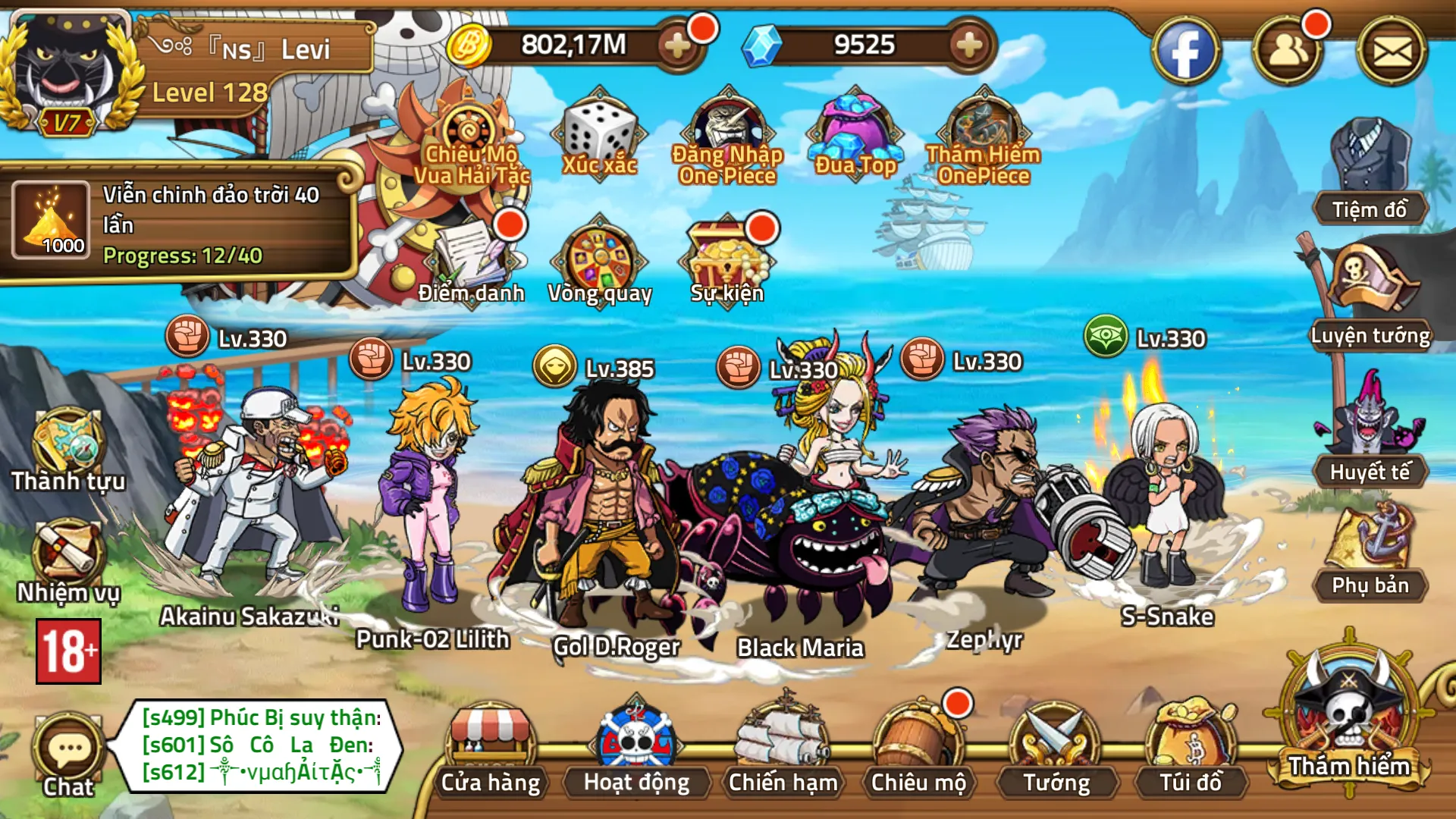The width and height of the screenshot is (1456, 819).
Task: Go to the Chiến hạm ship screen
Action: (783, 751)
